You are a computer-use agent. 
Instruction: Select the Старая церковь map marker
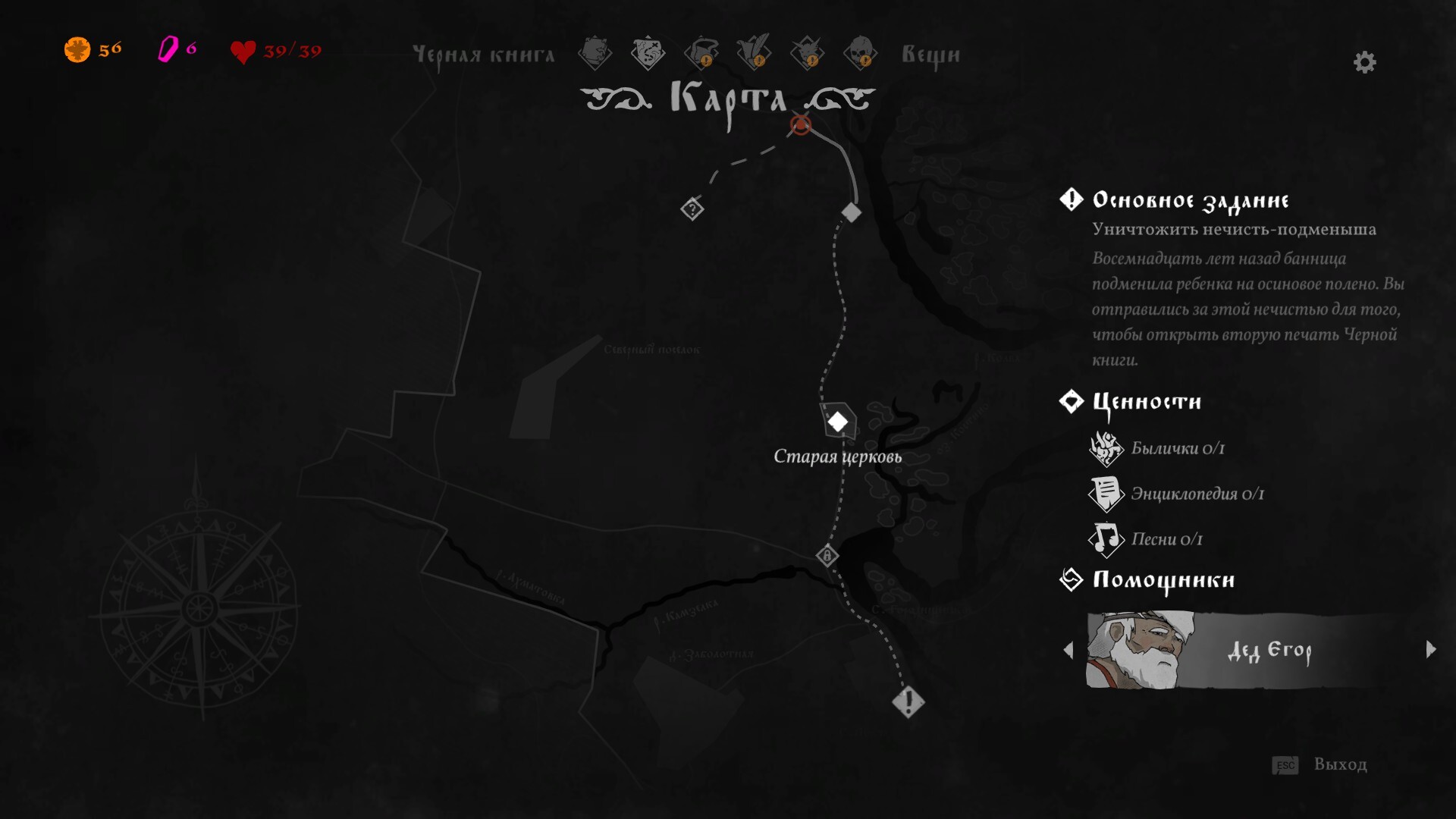pyautogui.click(x=837, y=422)
